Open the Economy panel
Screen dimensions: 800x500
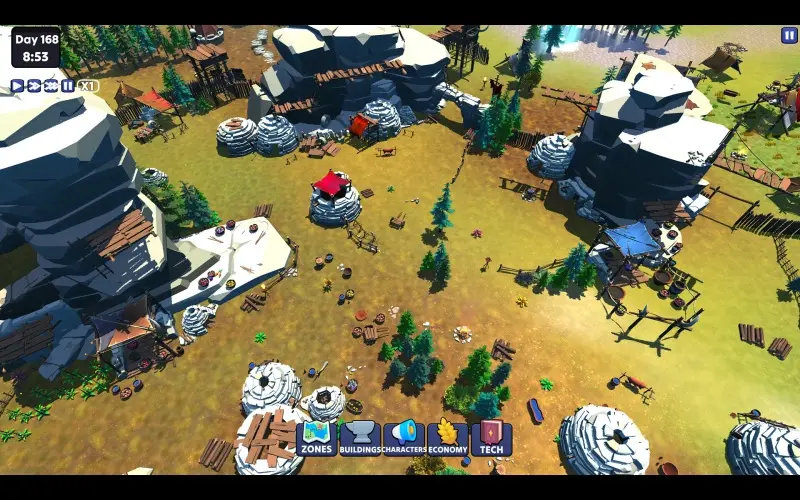448,439
